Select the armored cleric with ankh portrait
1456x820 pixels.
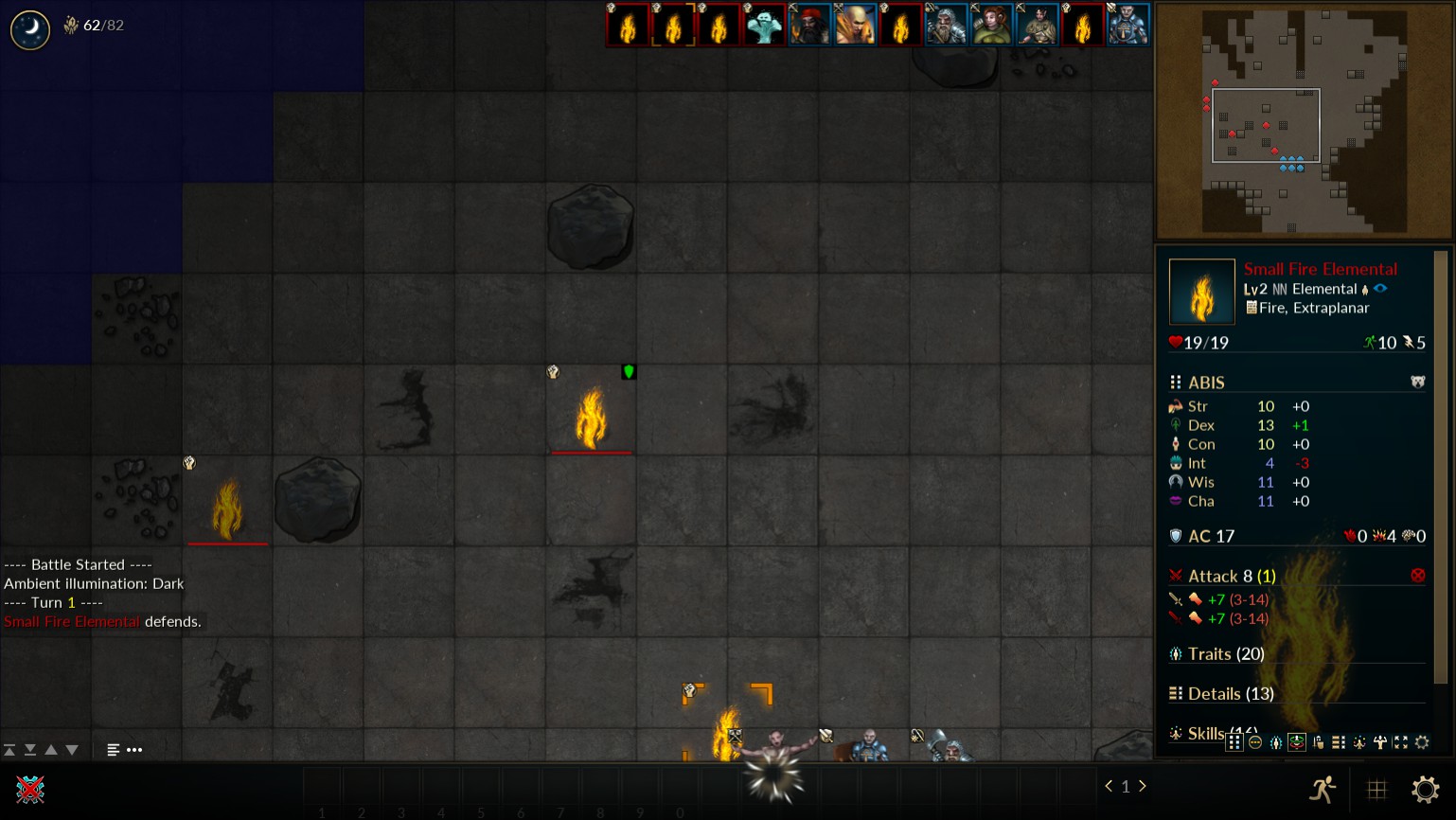(x=1128, y=25)
